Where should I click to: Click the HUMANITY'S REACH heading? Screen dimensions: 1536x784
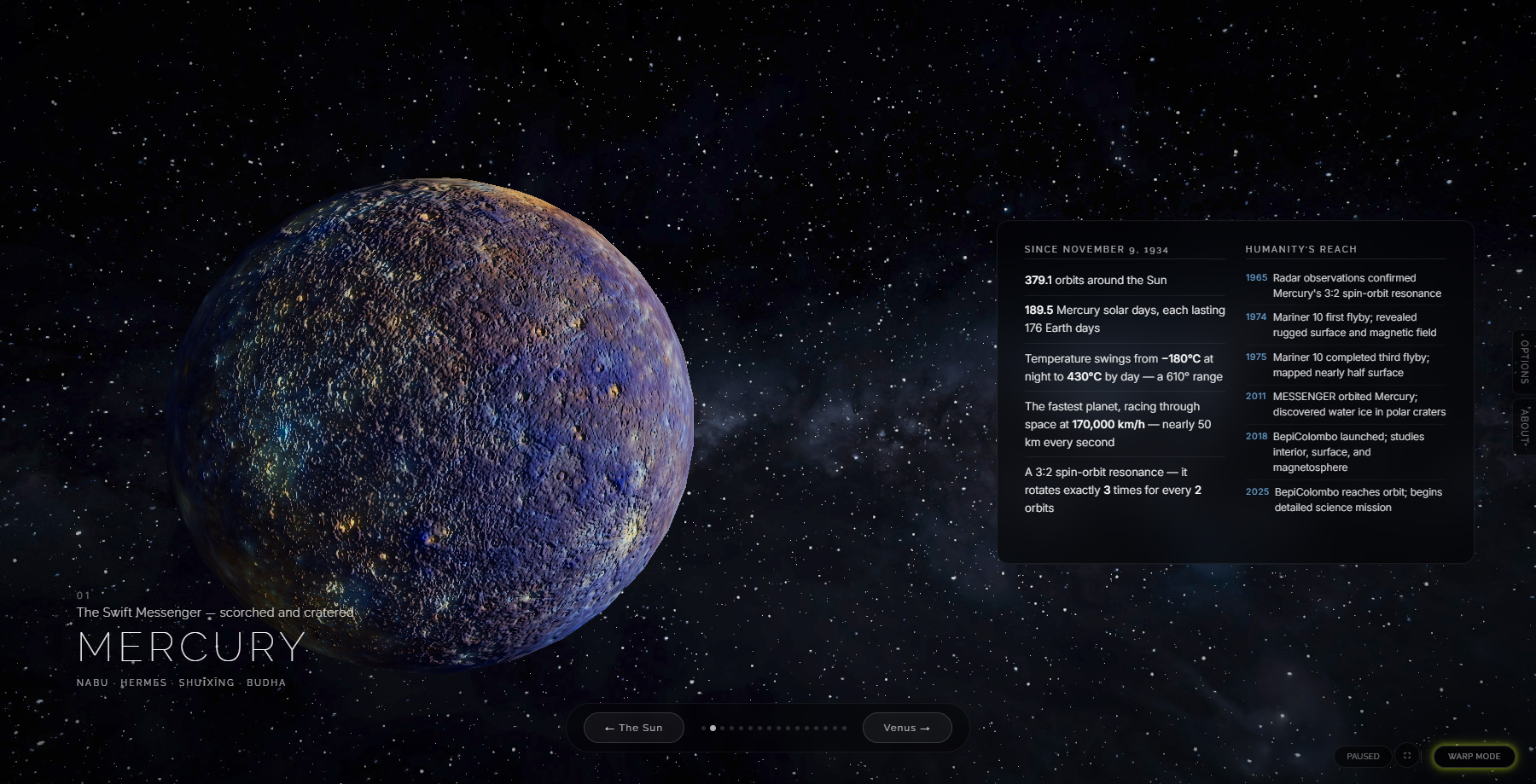tap(1301, 249)
